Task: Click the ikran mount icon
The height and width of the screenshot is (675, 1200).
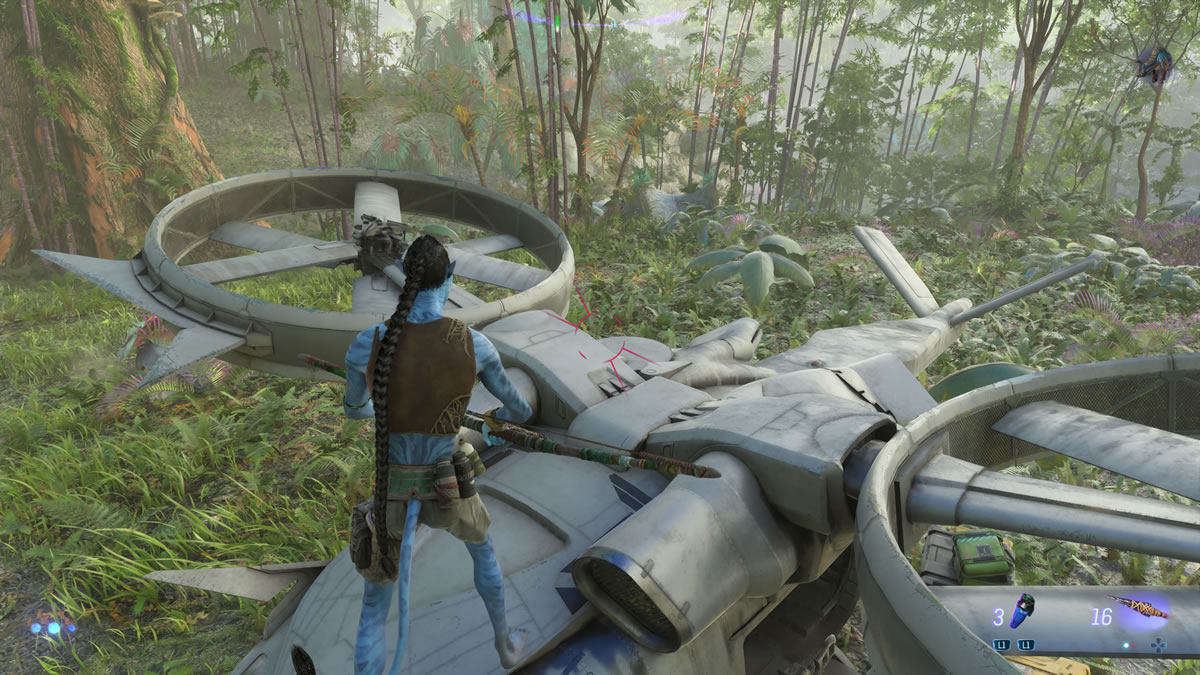Action: point(1153,63)
